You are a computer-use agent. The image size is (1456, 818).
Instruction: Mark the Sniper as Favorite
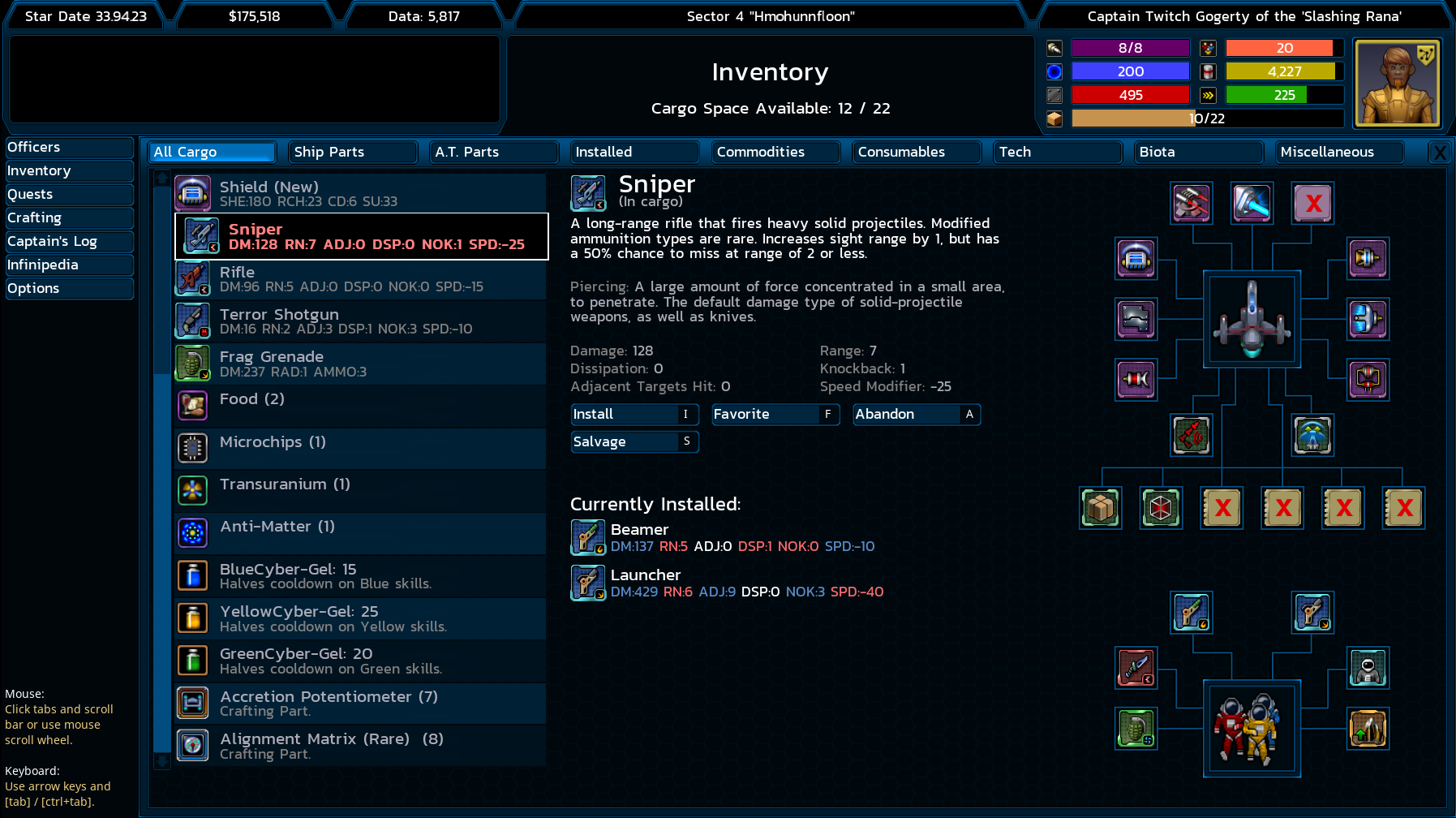coord(775,415)
